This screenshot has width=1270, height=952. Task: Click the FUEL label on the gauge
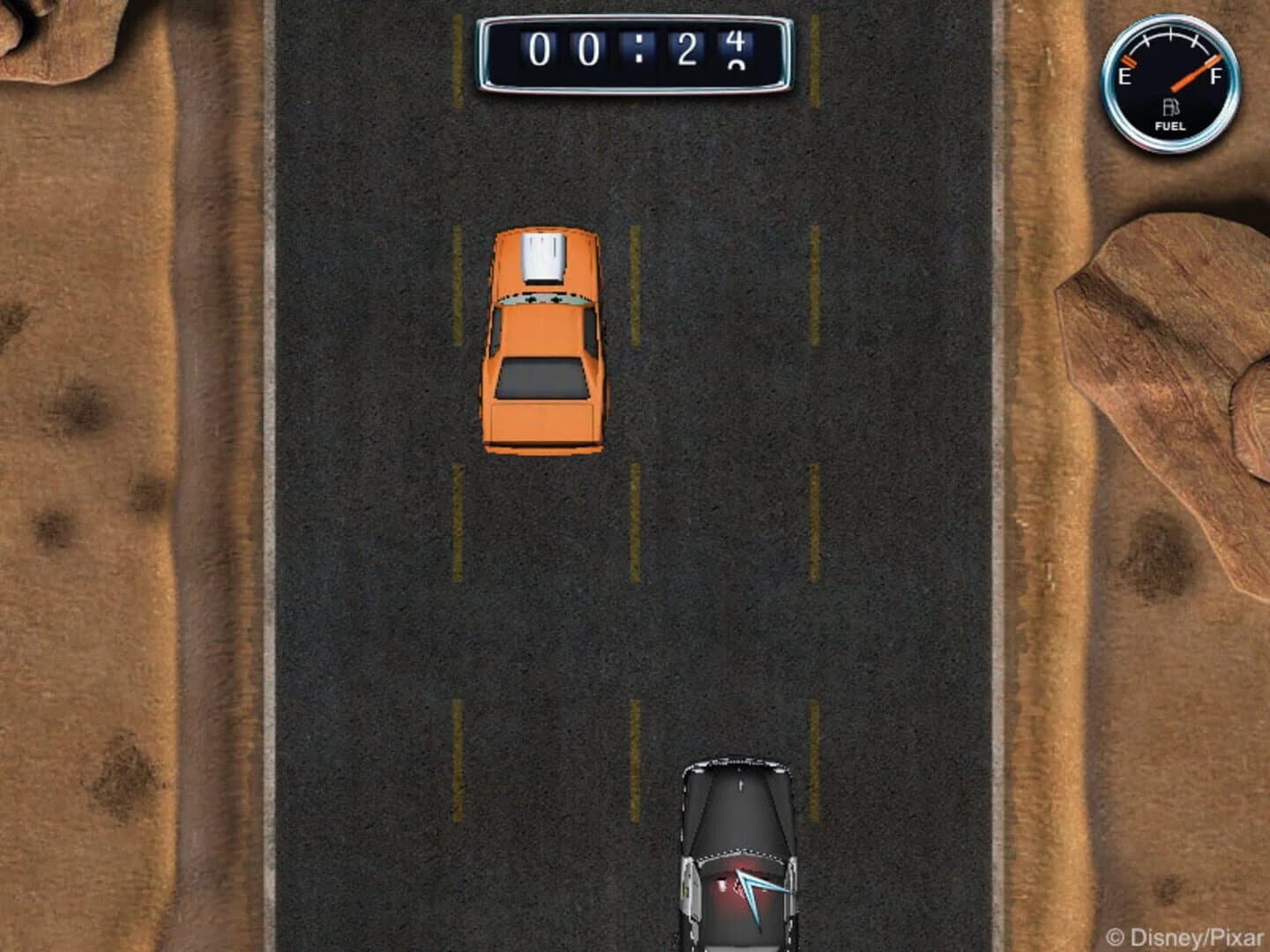click(x=1170, y=126)
